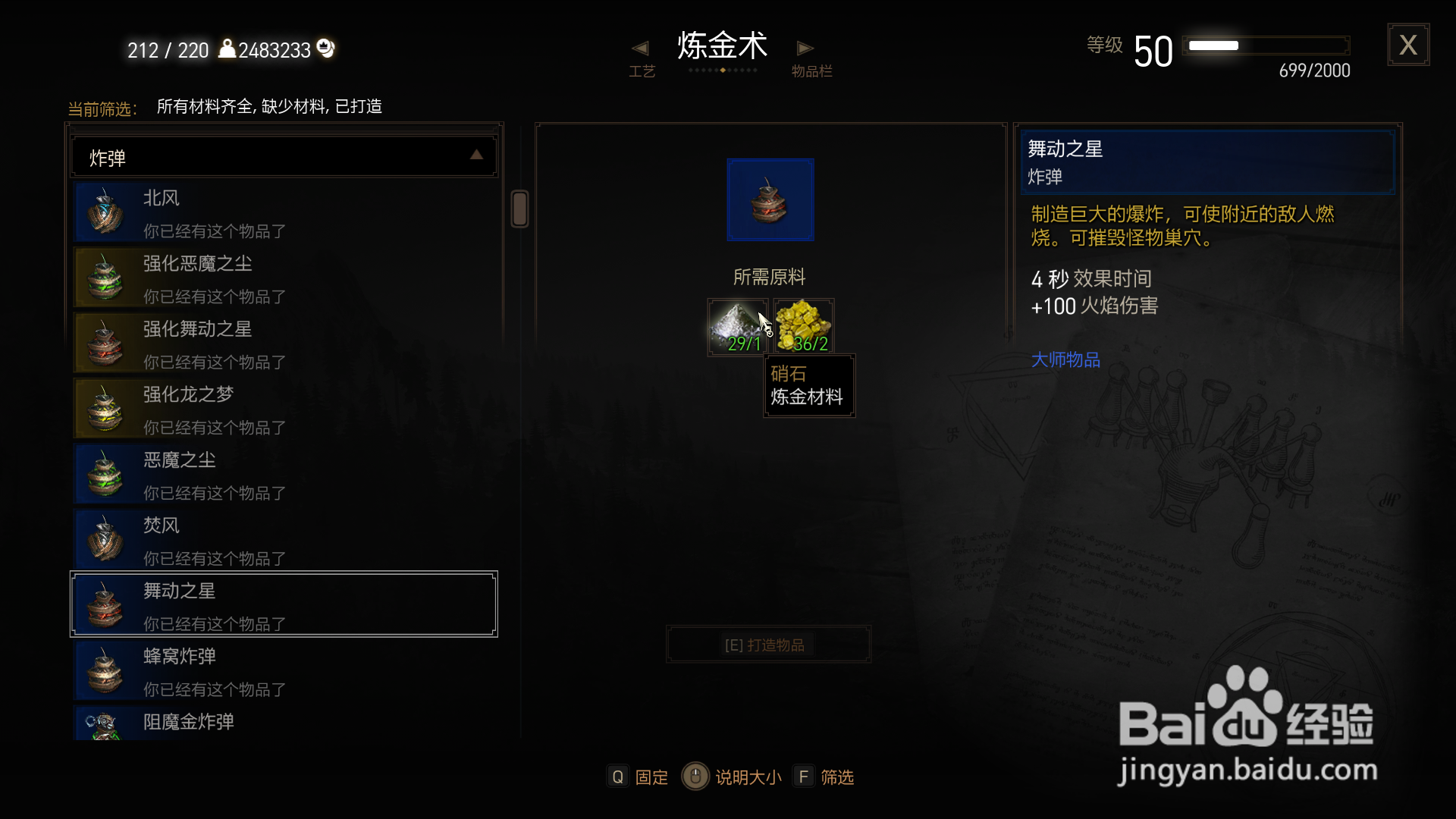Pin the recipe with the 固定 toggle
This screenshot has height=819, width=1456.
[x=637, y=776]
